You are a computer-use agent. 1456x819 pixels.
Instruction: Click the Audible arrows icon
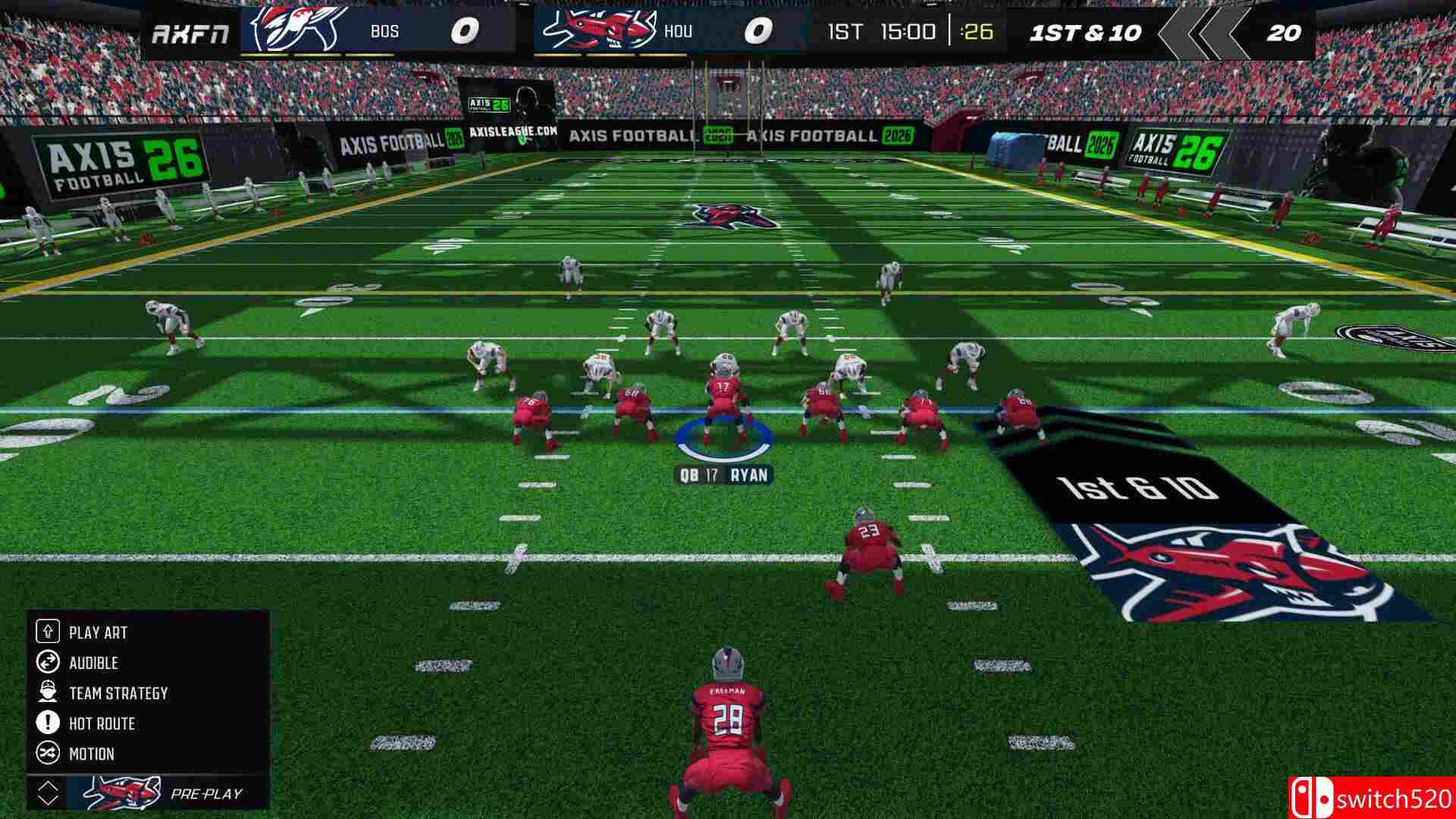[x=48, y=663]
